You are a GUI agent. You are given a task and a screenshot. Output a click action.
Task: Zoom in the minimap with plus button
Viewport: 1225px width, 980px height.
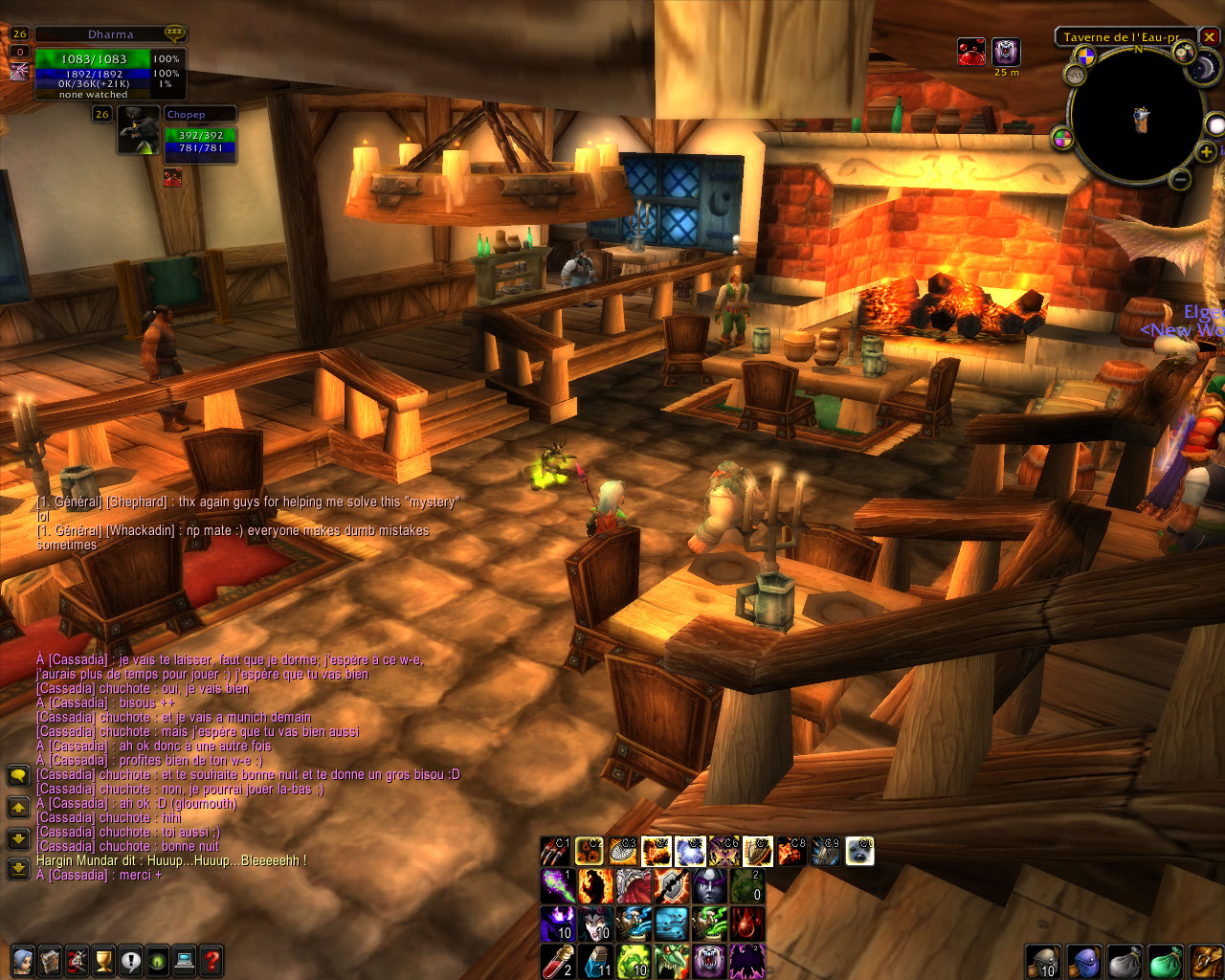coord(1206,151)
